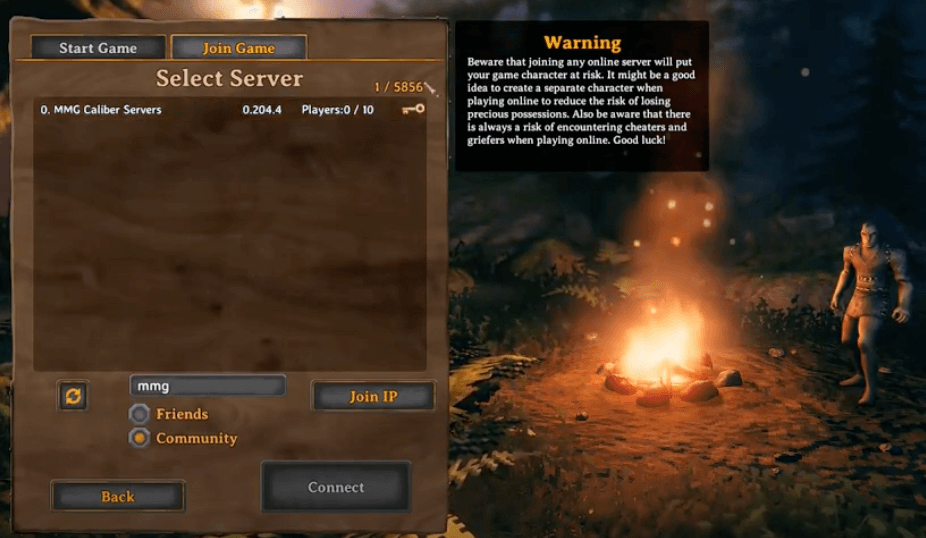Viewport: 926px width, 538px height.
Task: Go back with the Back button
Action: [x=118, y=496]
